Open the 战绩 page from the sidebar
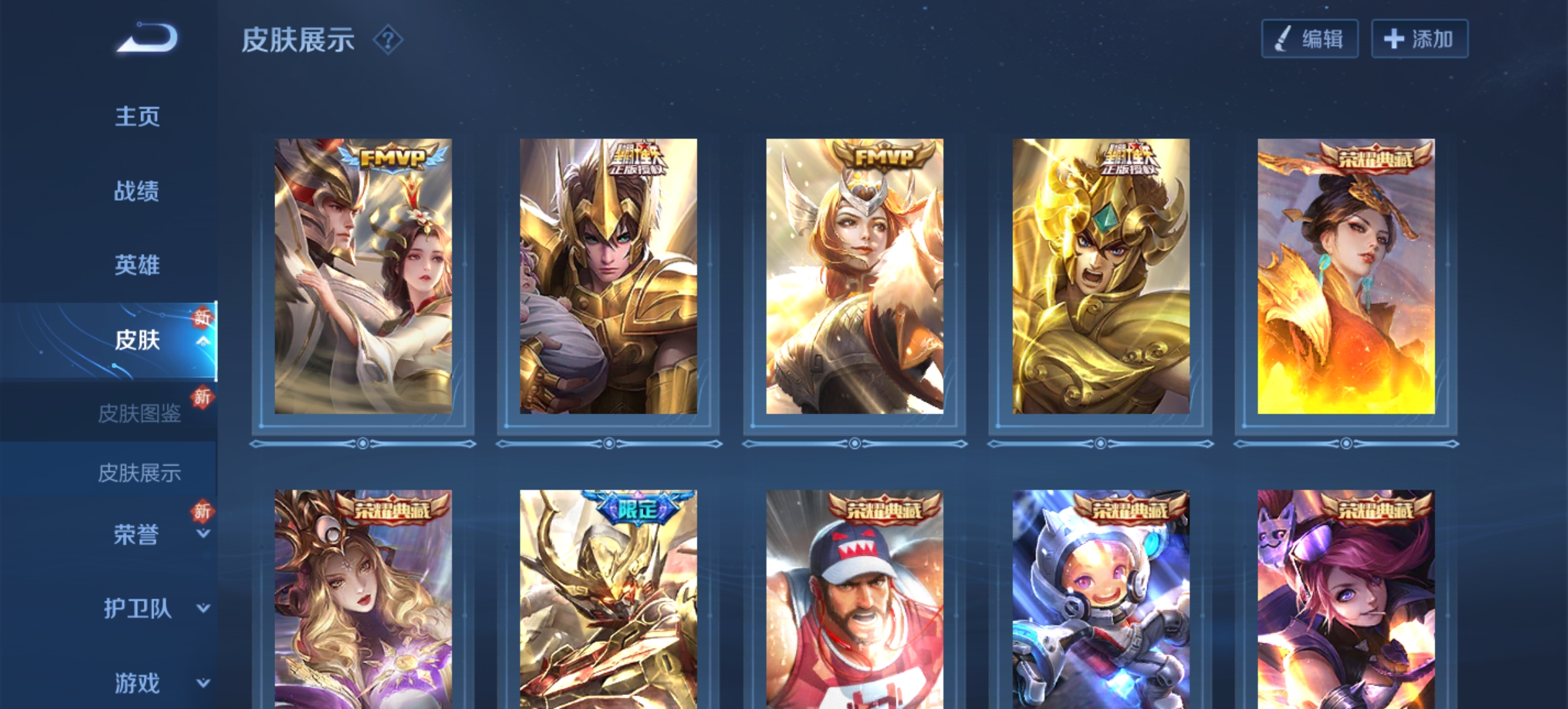 (139, 190)
